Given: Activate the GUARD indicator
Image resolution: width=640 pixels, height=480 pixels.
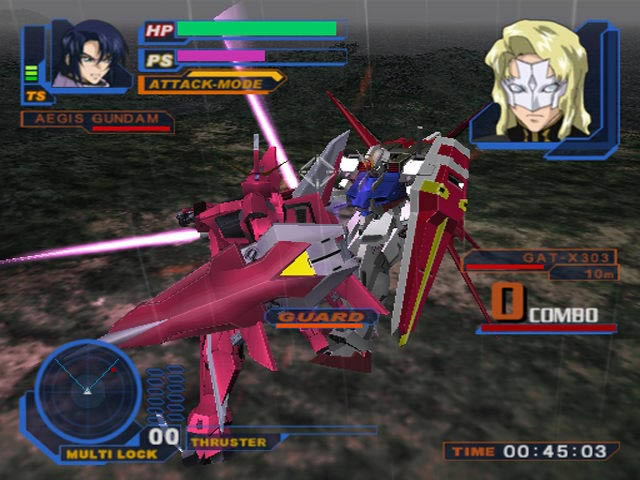Looking at the screenshot, I should click(320, 318).
